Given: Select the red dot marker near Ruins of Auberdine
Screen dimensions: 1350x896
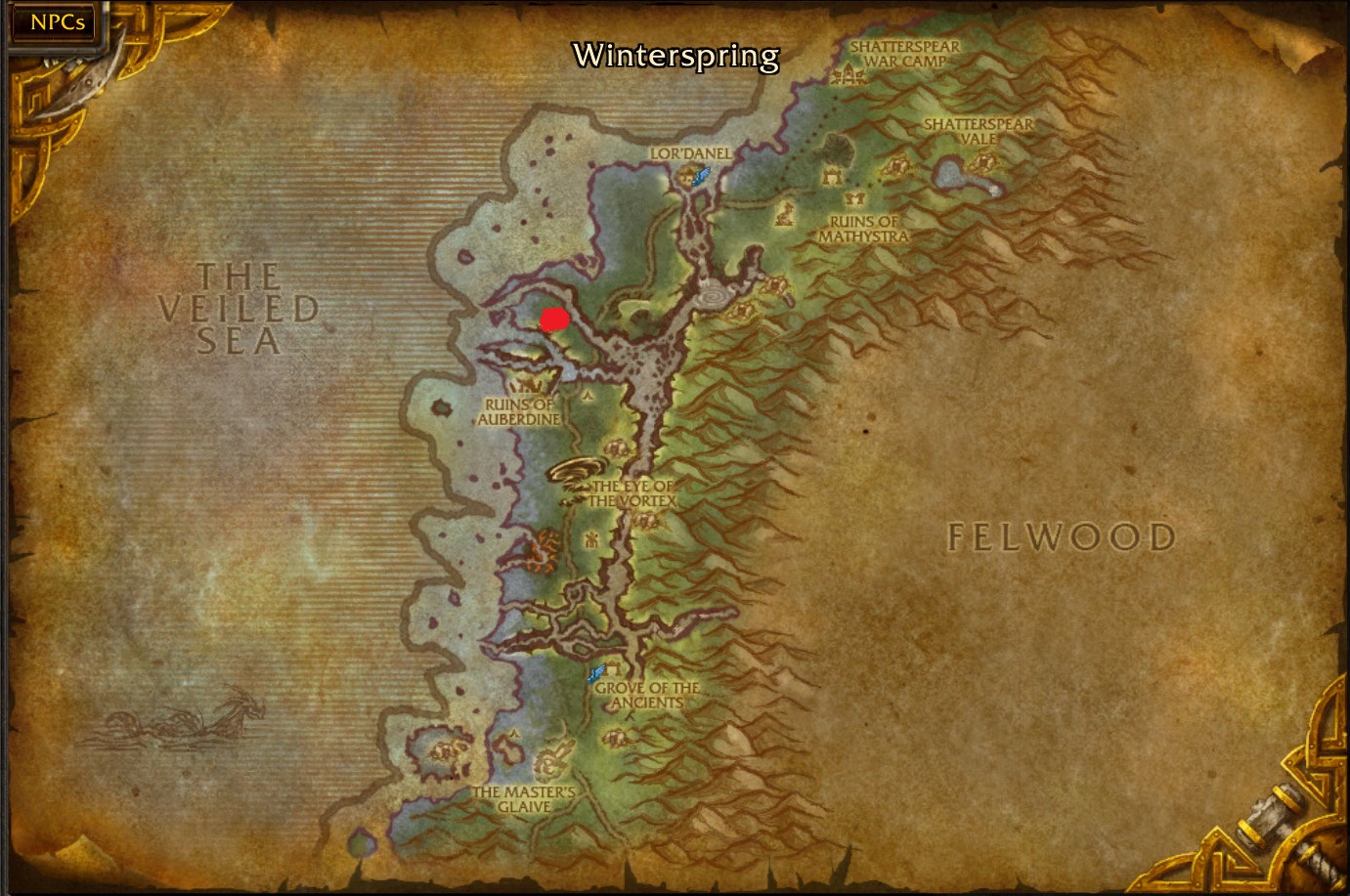Looking at the screenshot, I should 553,320.
